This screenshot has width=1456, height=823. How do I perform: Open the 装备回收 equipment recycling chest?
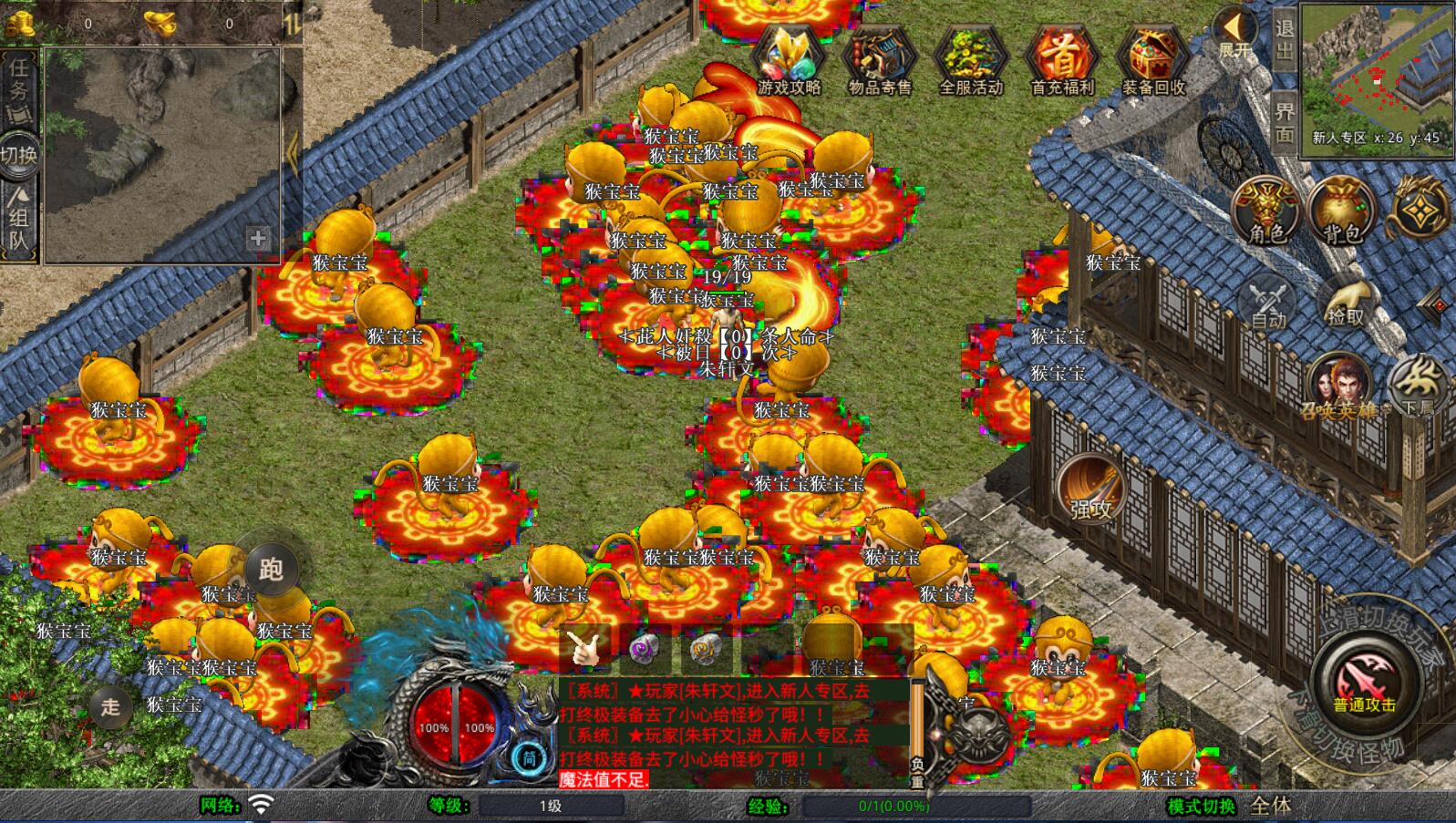[1153, 58]
